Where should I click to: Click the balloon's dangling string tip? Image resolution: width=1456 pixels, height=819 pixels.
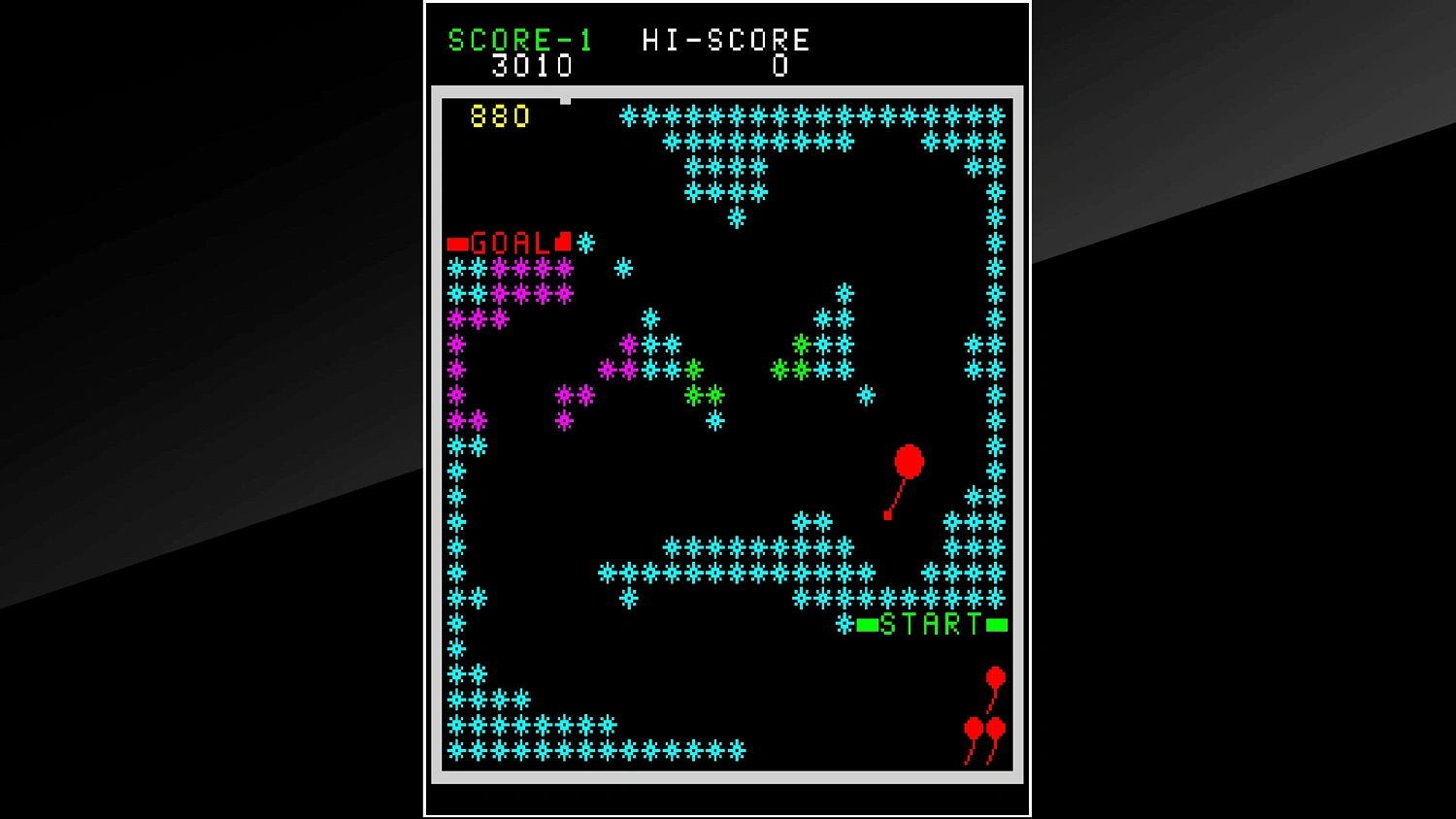886,515
